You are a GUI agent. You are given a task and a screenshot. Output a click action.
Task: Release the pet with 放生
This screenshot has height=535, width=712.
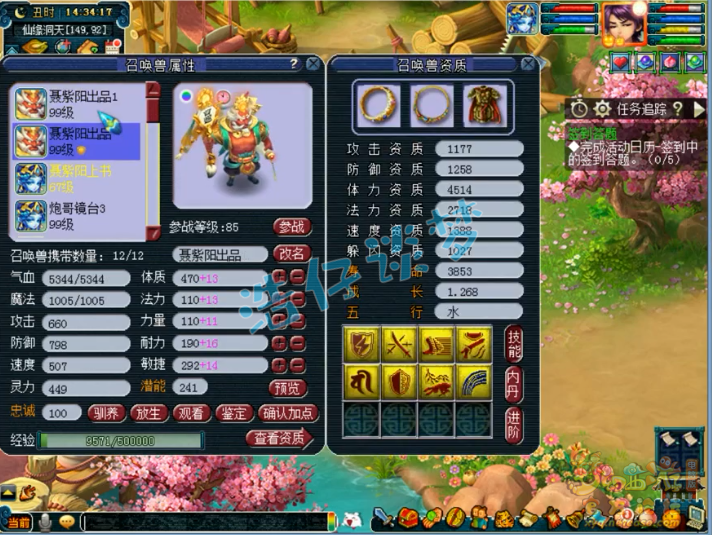click(148, 412)
